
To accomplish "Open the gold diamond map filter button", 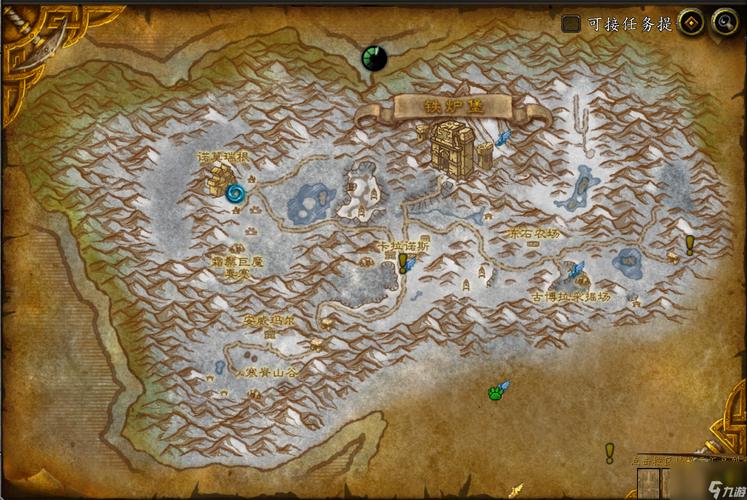I will click(x=691, y=22).
